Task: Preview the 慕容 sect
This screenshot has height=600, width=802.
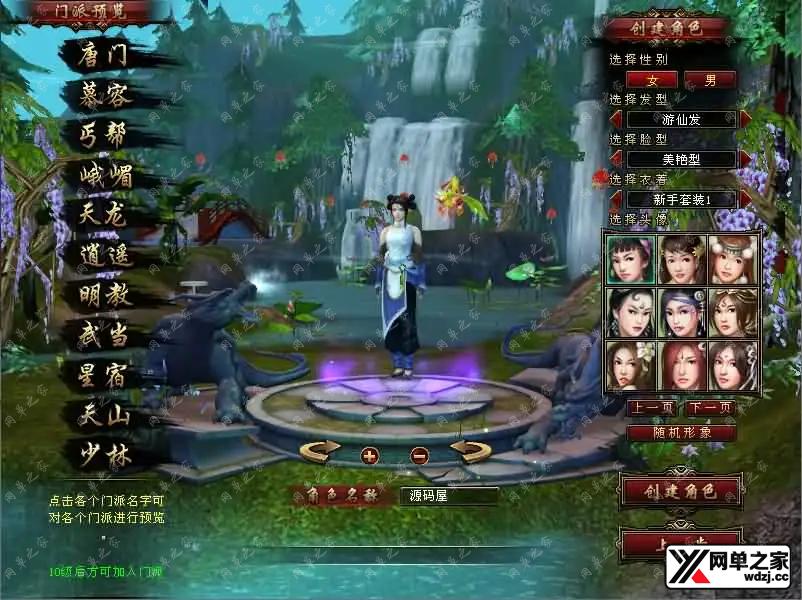Action: pos(104,95)
